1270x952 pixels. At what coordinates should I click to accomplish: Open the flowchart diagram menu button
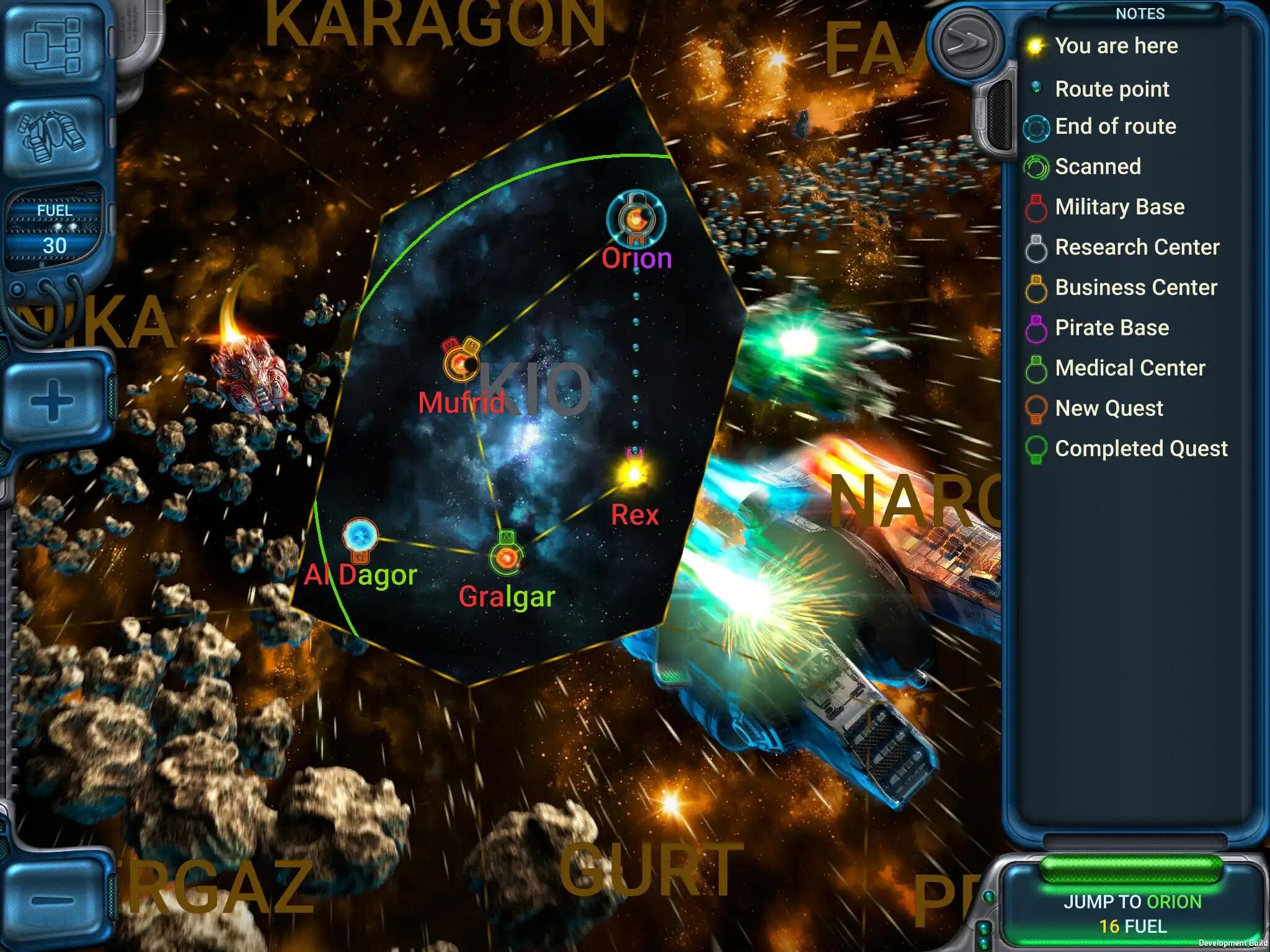coord(53,45)
